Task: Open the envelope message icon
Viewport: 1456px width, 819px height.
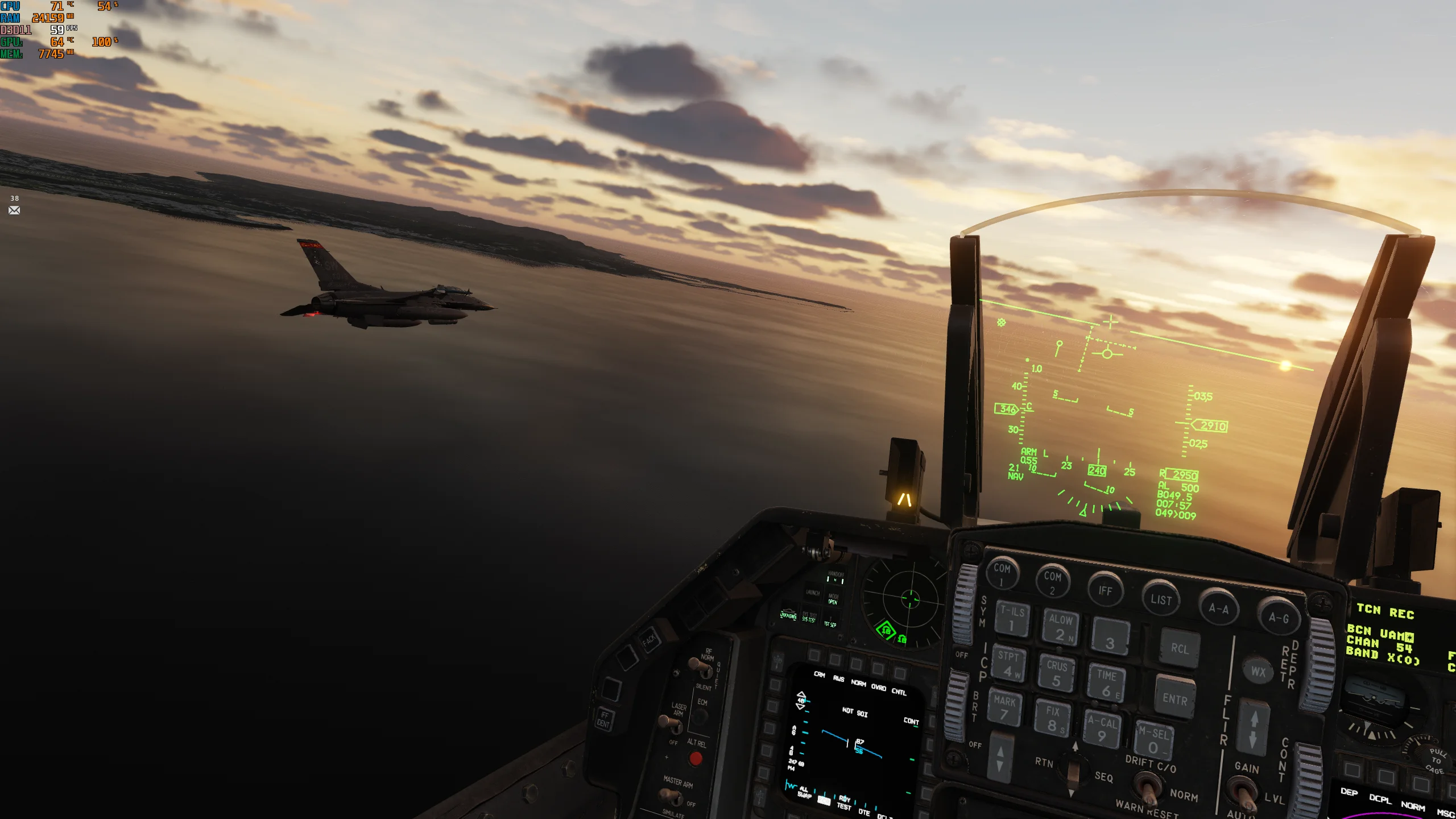Action: [x=14, y=210]
